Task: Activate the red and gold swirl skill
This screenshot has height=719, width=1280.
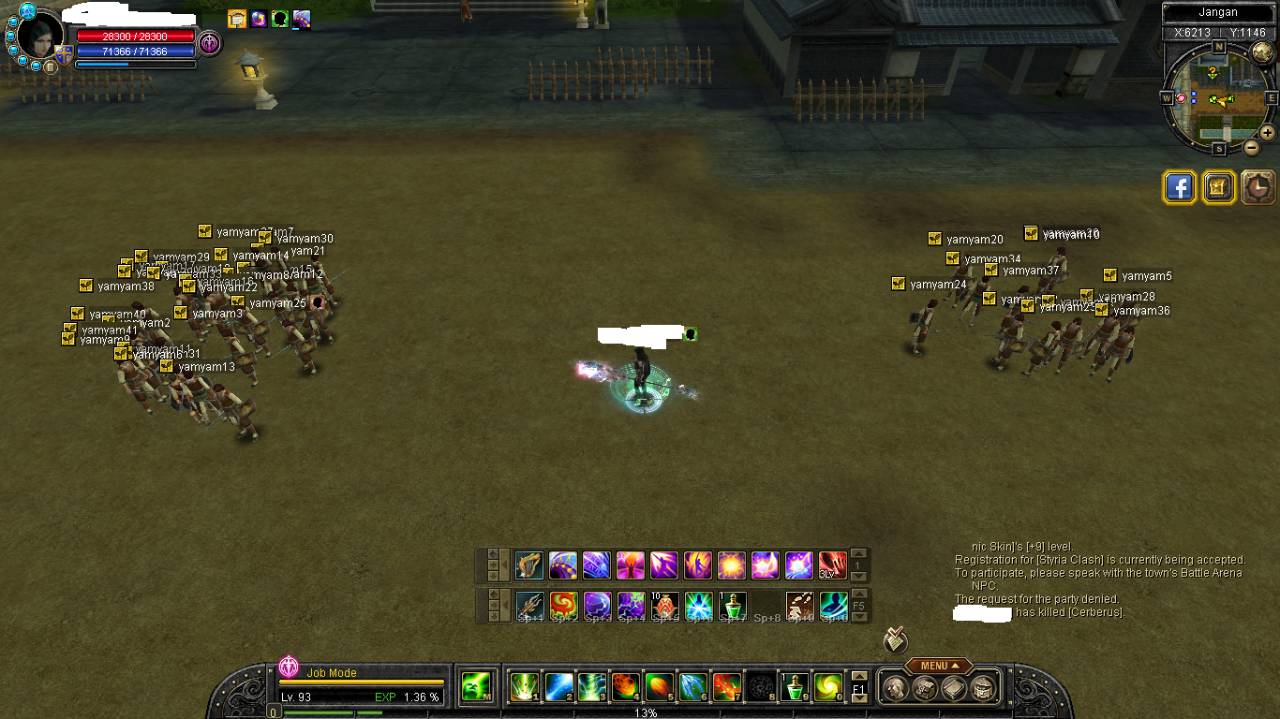Action: tap(563, 606)
